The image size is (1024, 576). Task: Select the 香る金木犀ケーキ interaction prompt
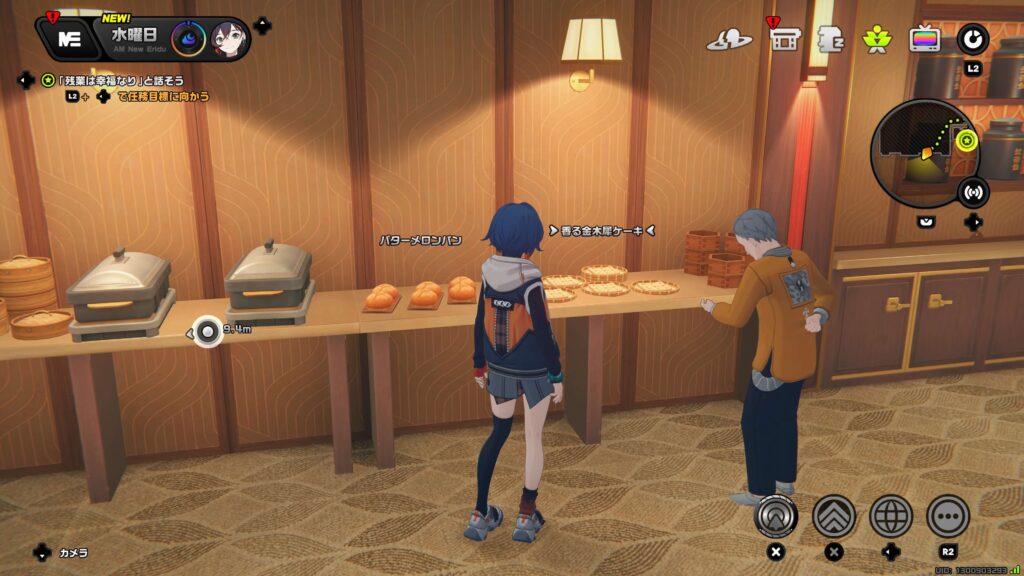pyautogui.click(x=601, y=231)
